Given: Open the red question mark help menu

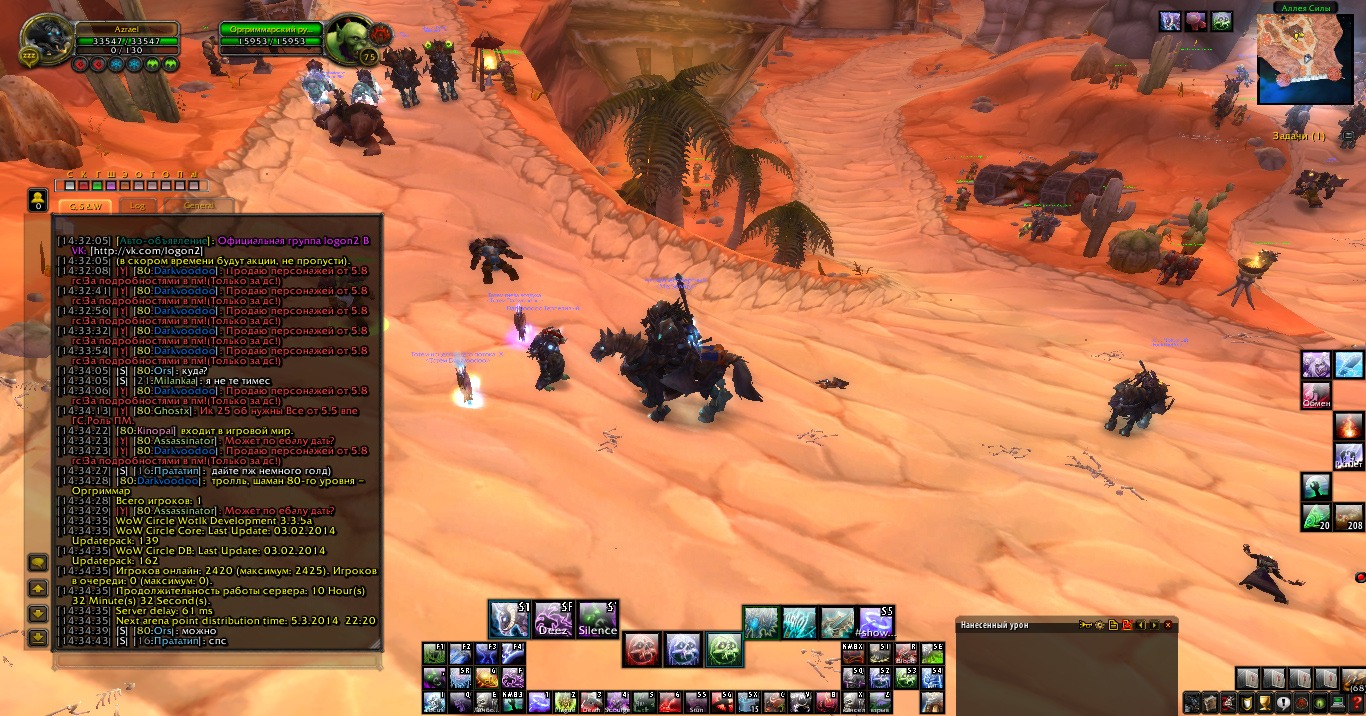Looking at the screenshot, I should coord(1356,703).
